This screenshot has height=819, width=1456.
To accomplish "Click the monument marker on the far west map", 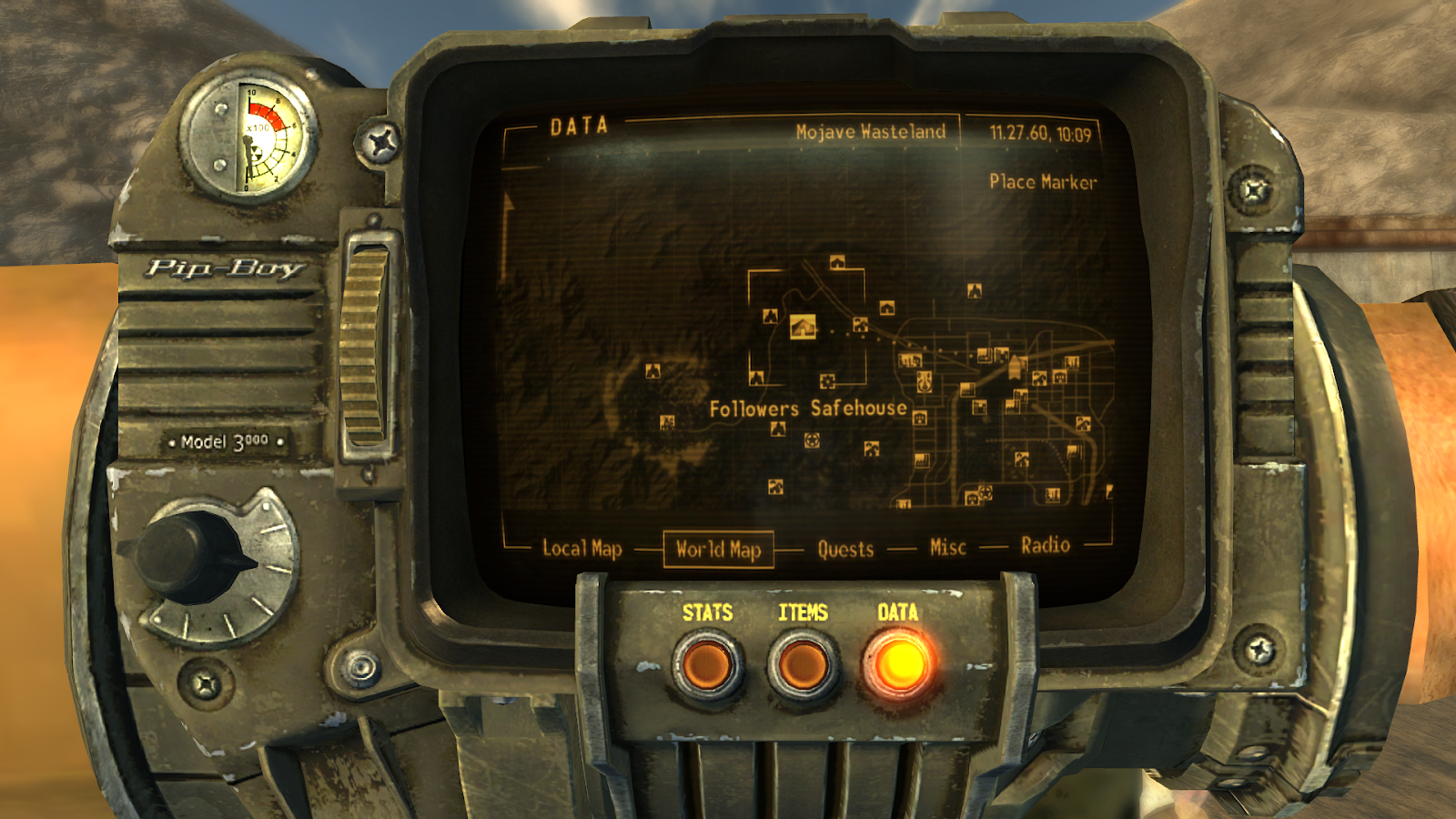I will click(x=652, y=370).
